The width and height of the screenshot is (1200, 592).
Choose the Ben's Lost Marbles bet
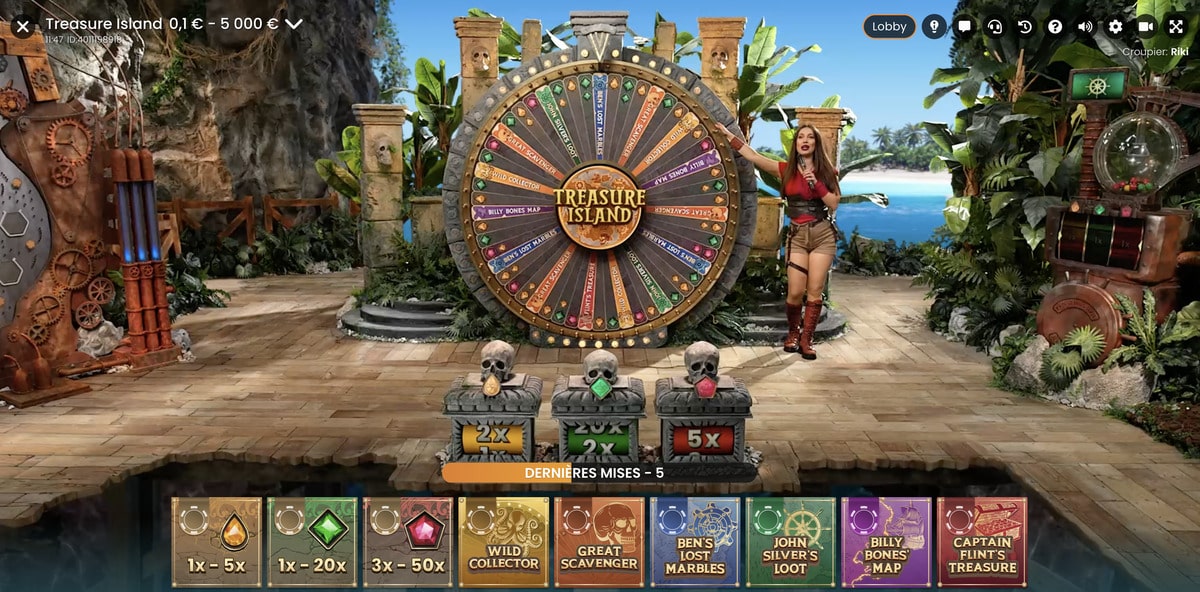click(695, 542)
